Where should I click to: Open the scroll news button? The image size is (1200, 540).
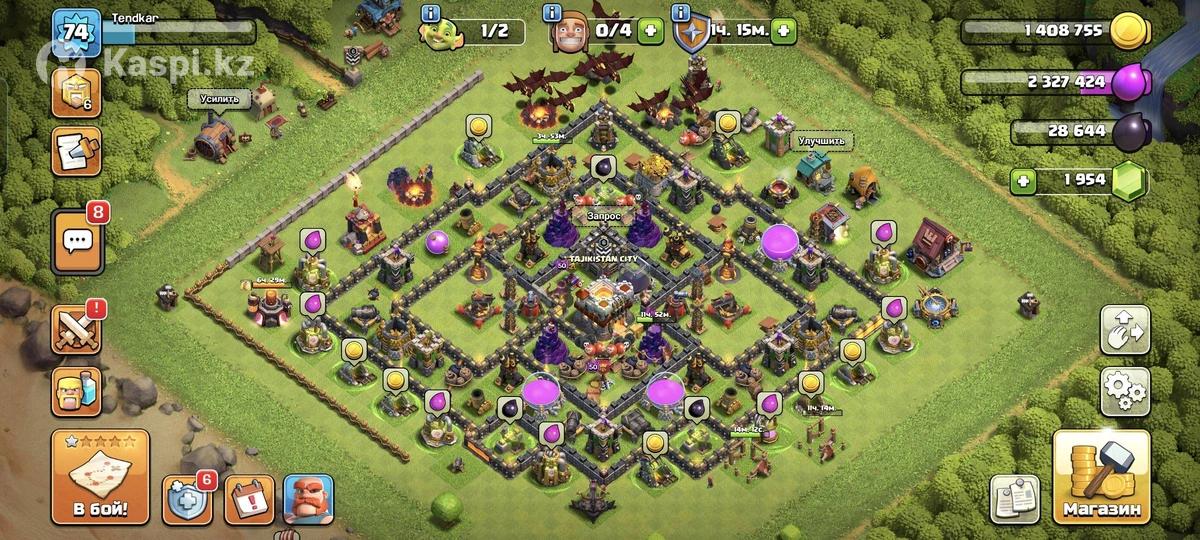click(76, 151)
